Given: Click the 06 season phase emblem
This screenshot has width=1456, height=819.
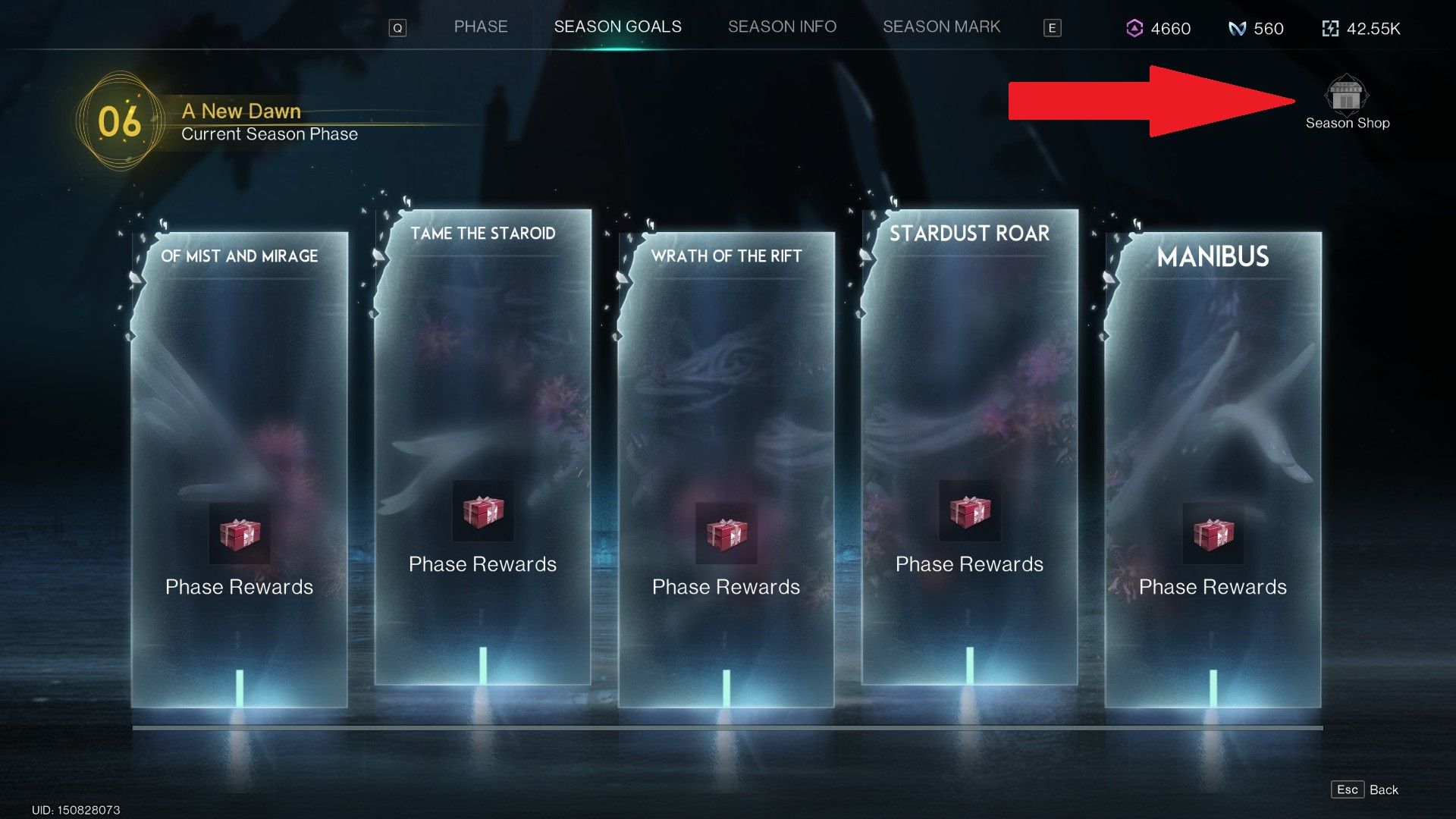Looking at the screenshot, I should coord(120,121).
